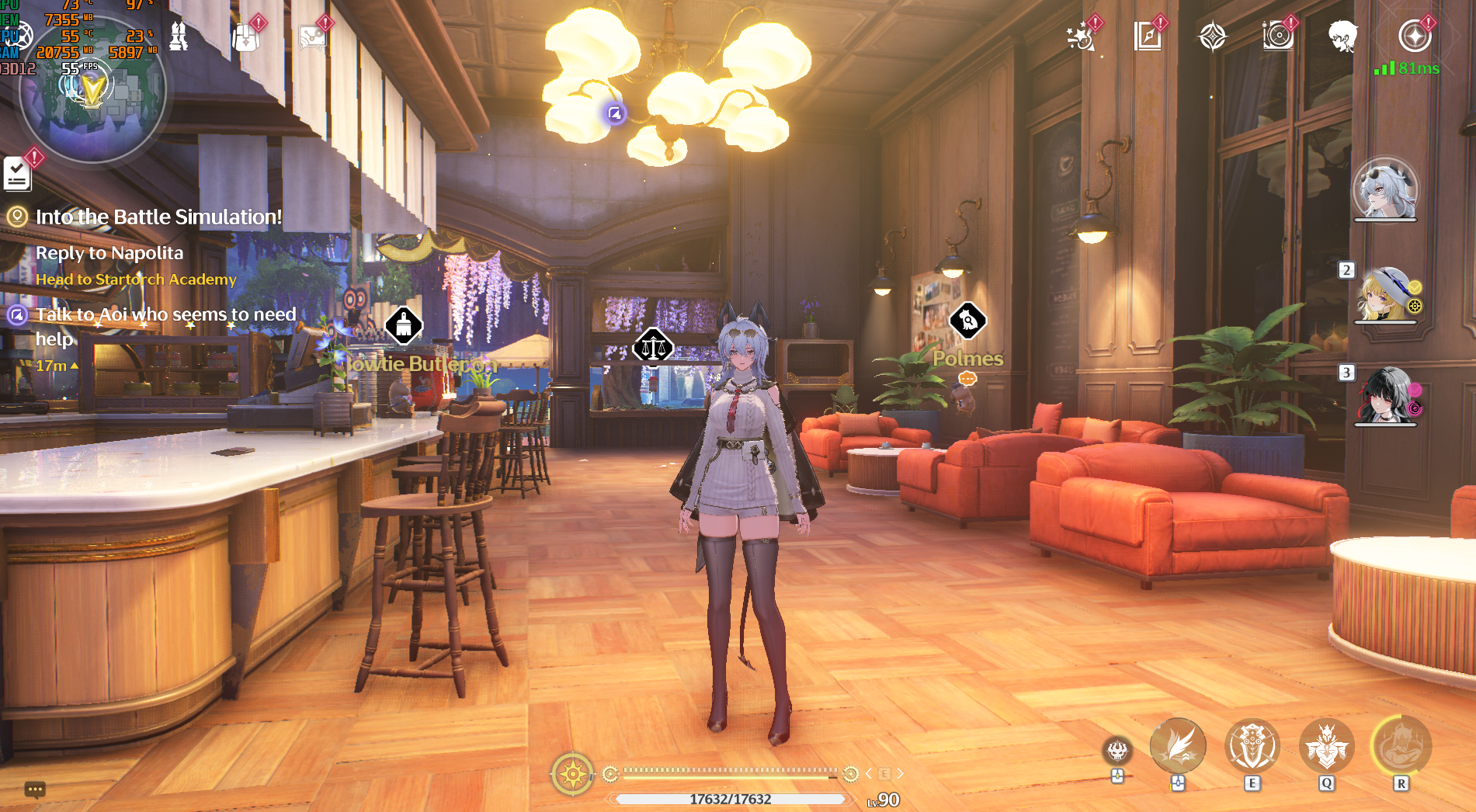This screenshot has height=812, width=1476.
Task: Open the checklist document icon
Action: pyautogui.click(x=17, y=173)
